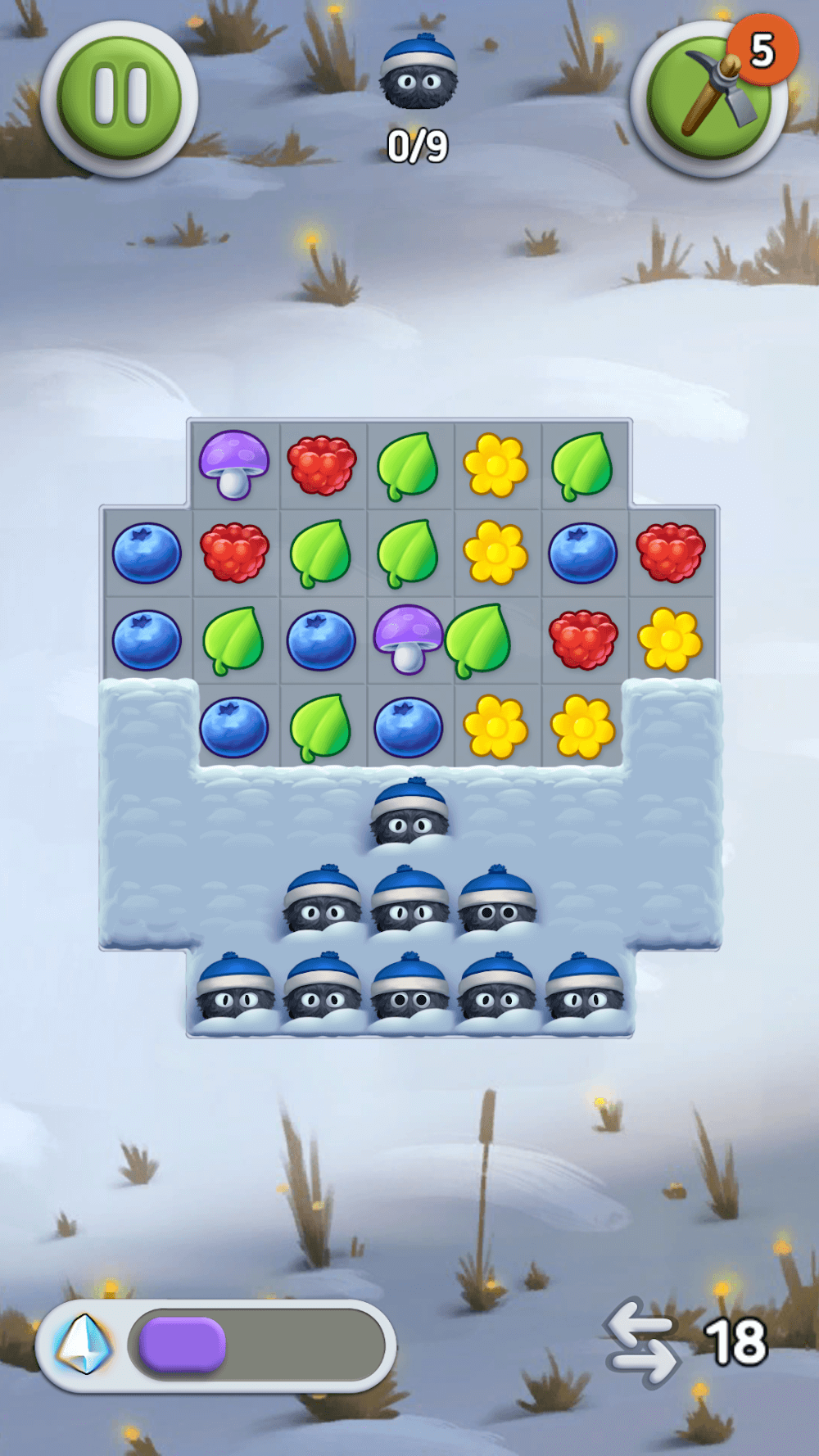Choose the green leaf in the bottom row
The width and height of the screenshot is (819, 1456).
(321, 726)
